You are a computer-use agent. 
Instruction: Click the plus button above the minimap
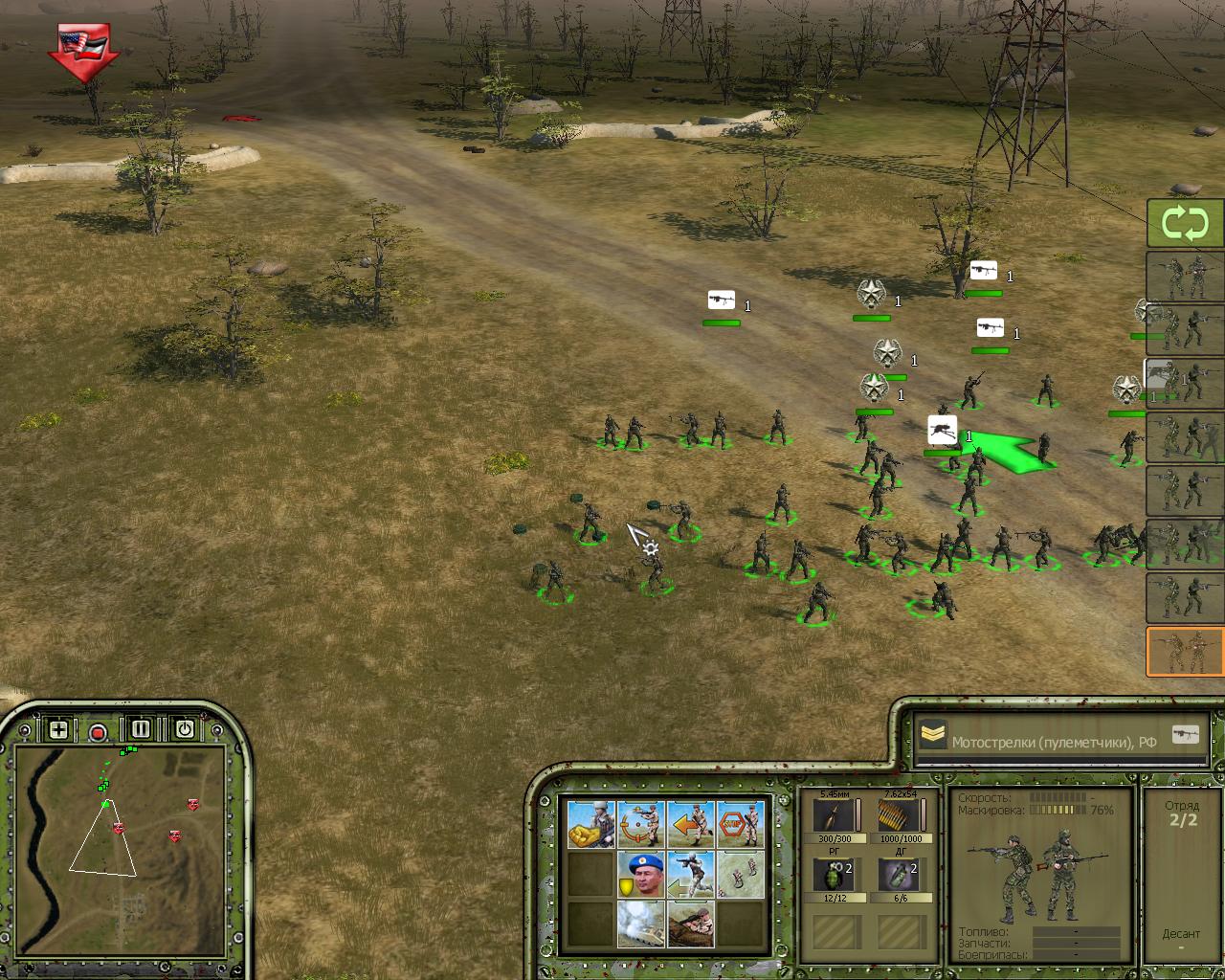58,730
